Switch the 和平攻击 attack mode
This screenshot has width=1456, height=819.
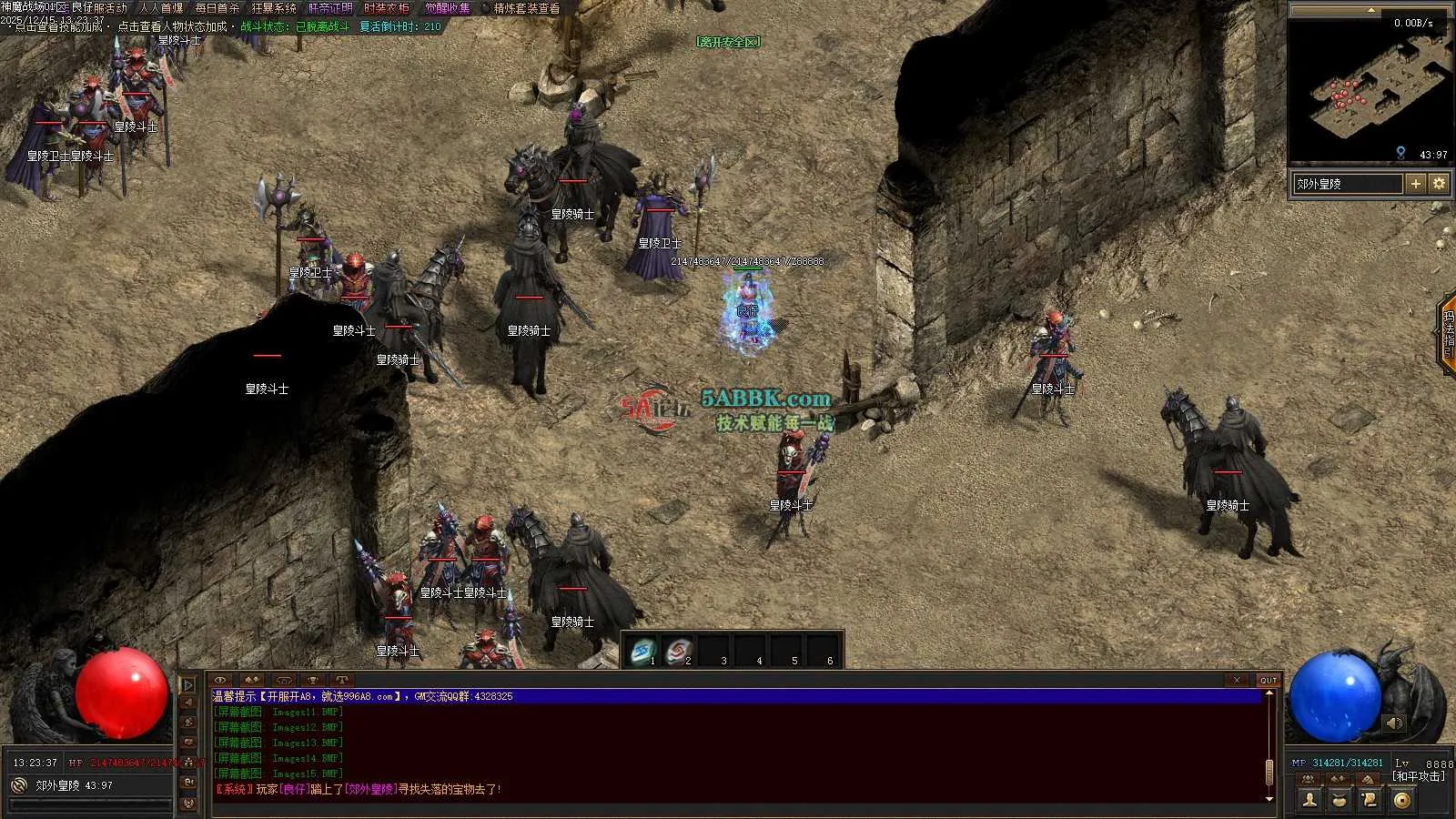click(1418, 776)
